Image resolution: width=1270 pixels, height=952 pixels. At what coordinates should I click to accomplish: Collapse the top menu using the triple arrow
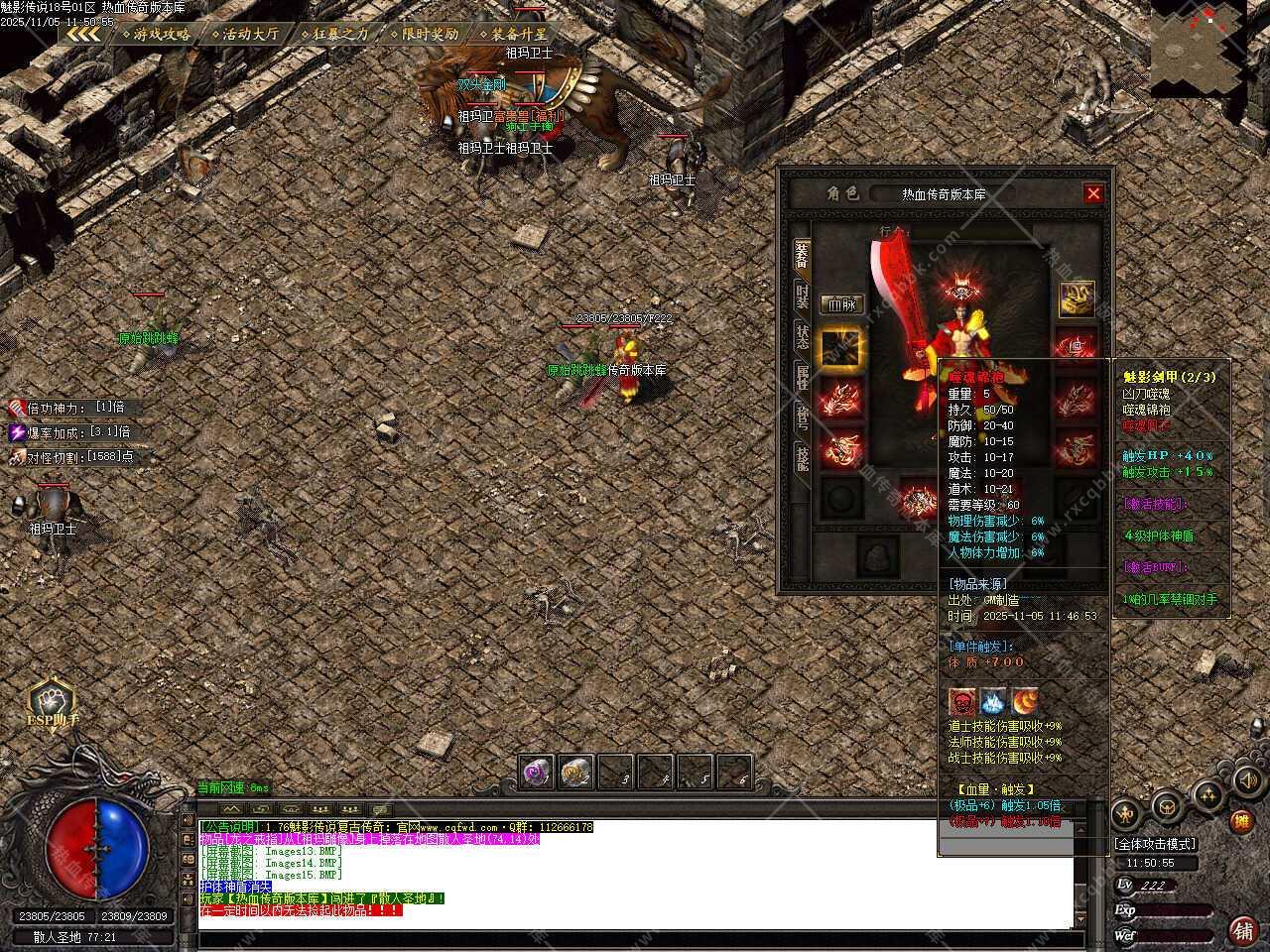(x=84, y=34)
